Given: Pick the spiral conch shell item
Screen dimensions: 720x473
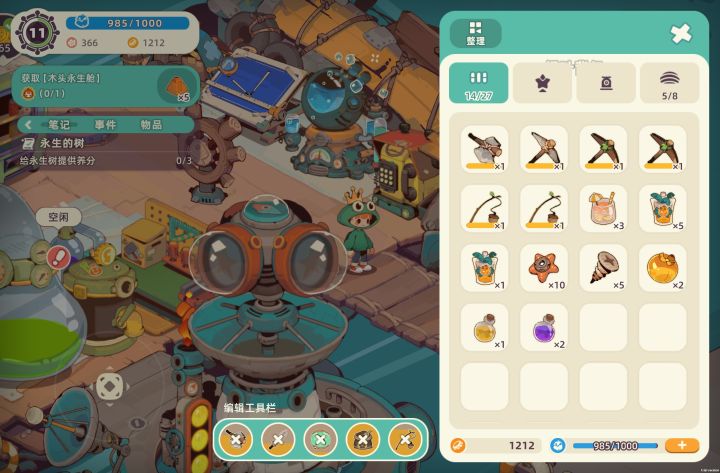Looking at the screenshot, I should pos(603,268).
